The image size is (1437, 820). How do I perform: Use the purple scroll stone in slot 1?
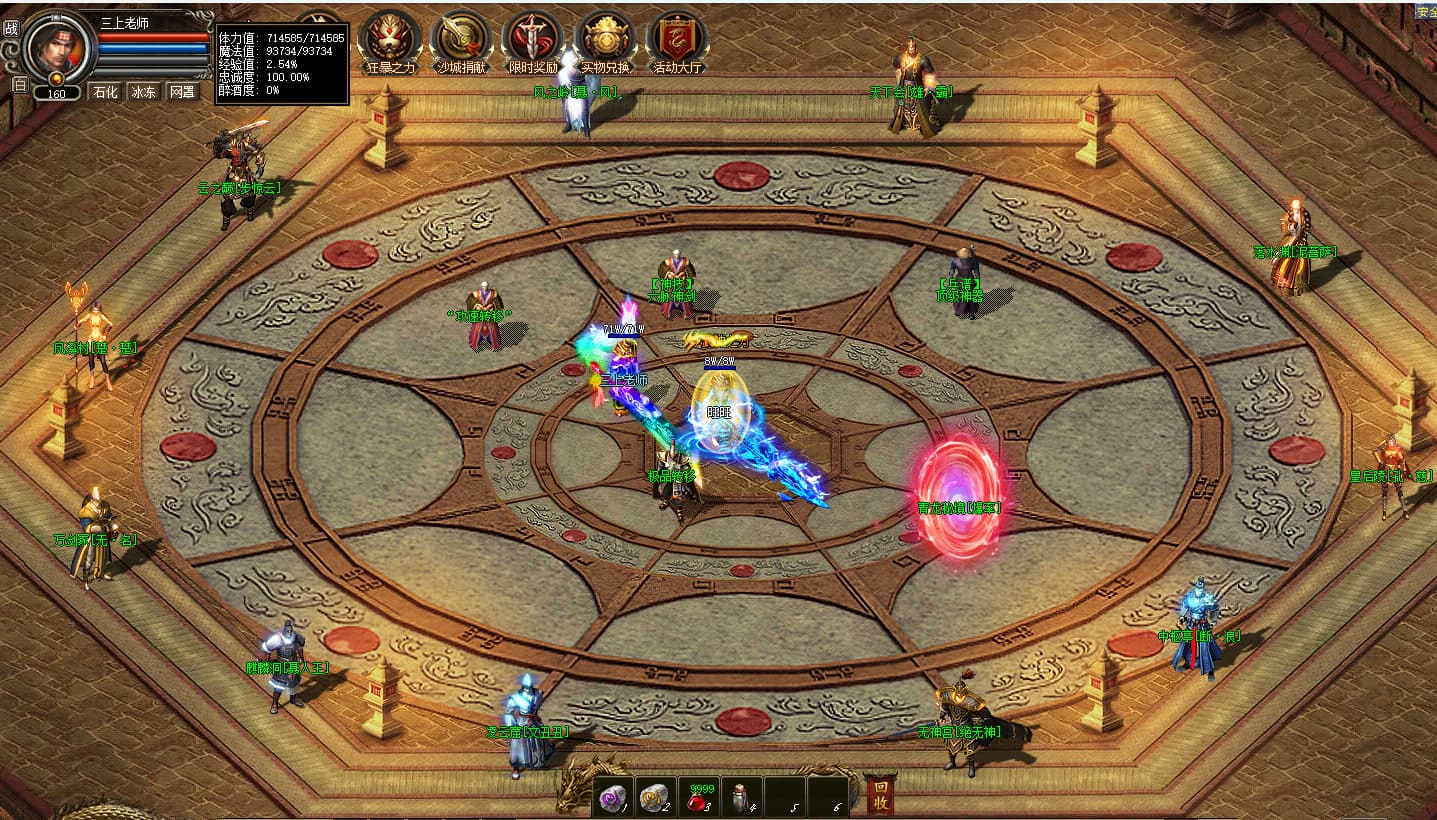click(611, 796)
